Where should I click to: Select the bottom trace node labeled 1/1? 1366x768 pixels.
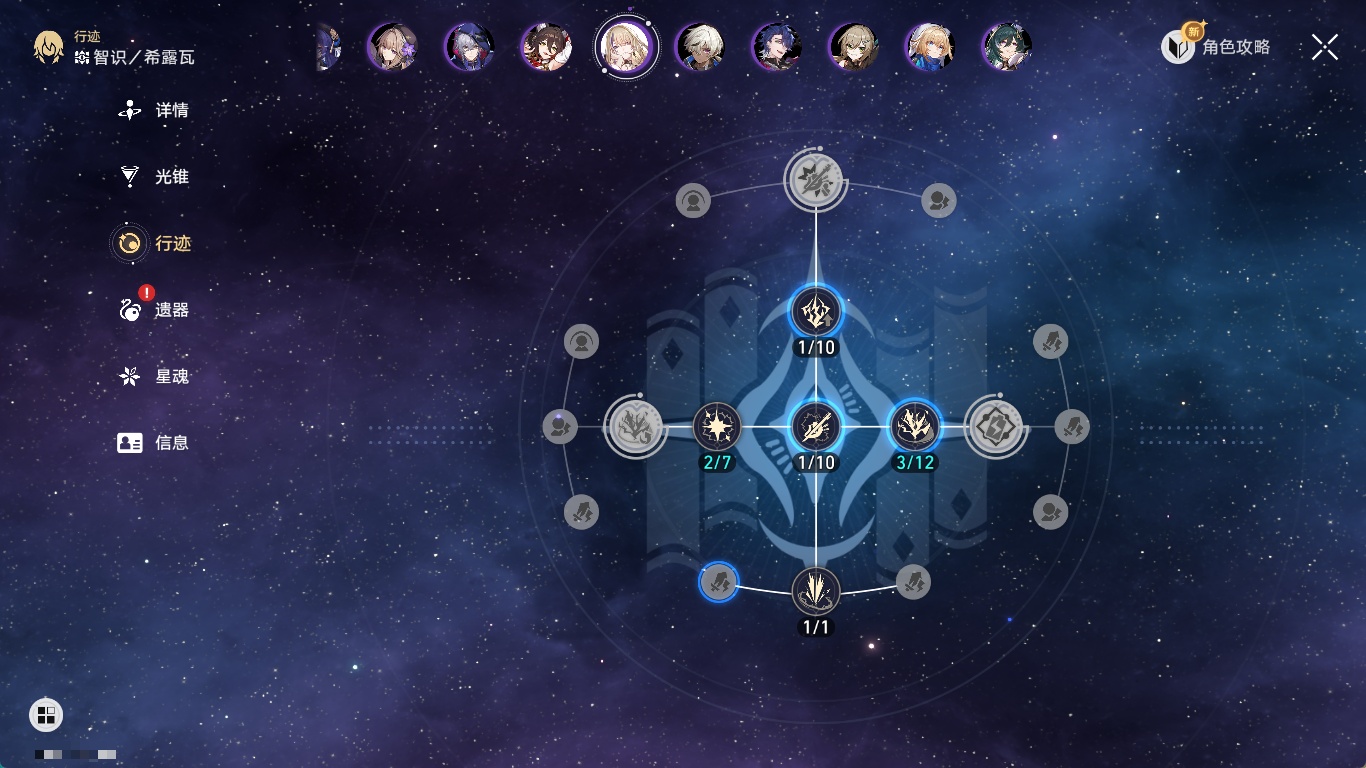click(816, 591)
